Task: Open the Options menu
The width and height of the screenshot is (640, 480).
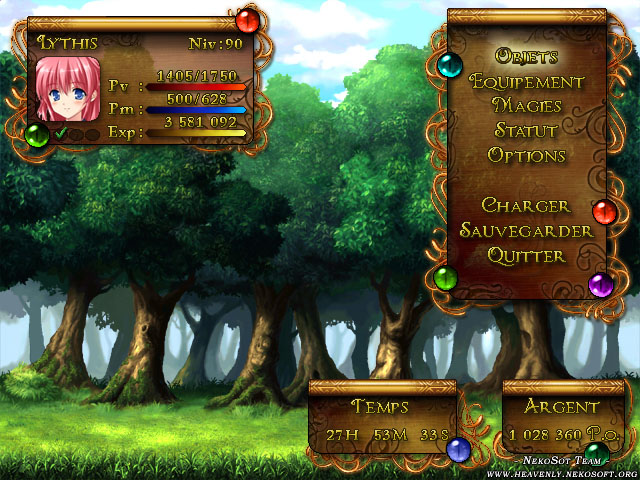Action: pyautogui.click(x=526, y=156)
